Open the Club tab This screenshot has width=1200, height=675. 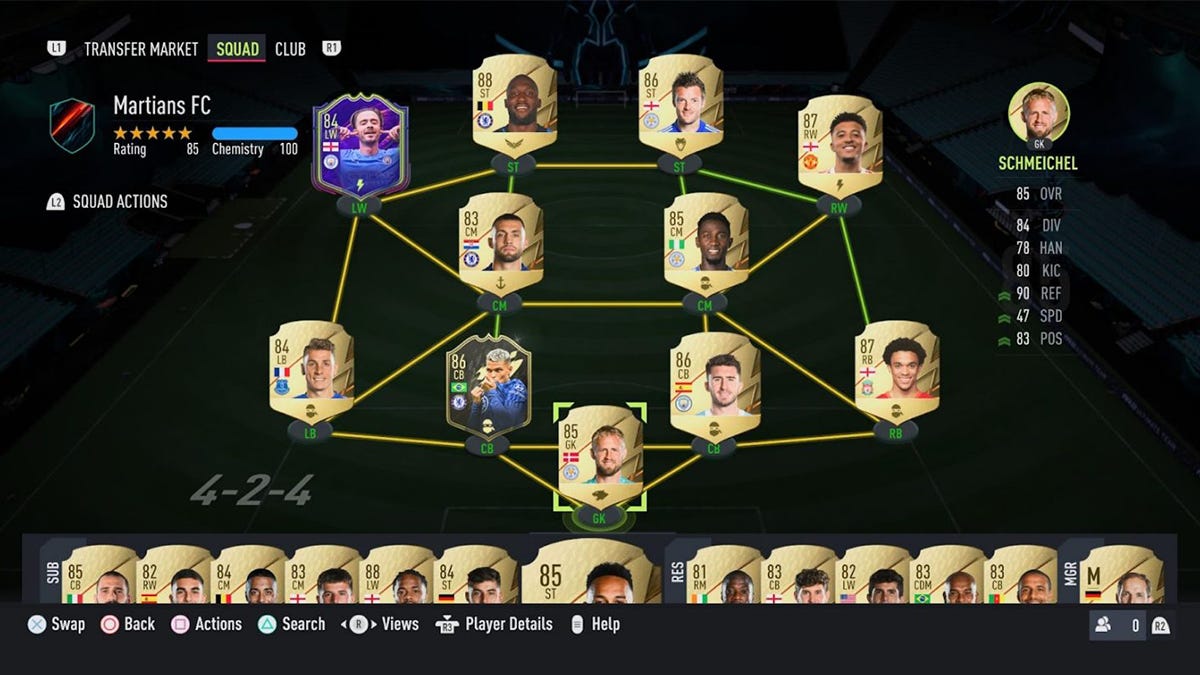click(290, 49)
